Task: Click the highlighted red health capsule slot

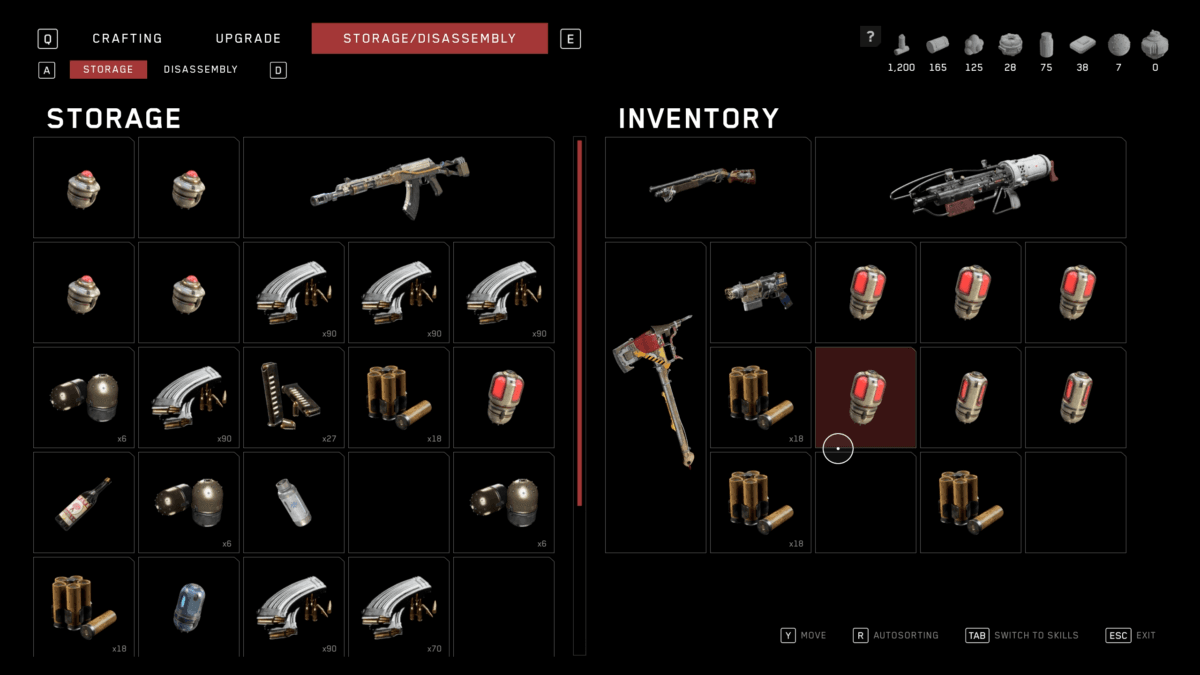Action: click(x=865, y=397)
